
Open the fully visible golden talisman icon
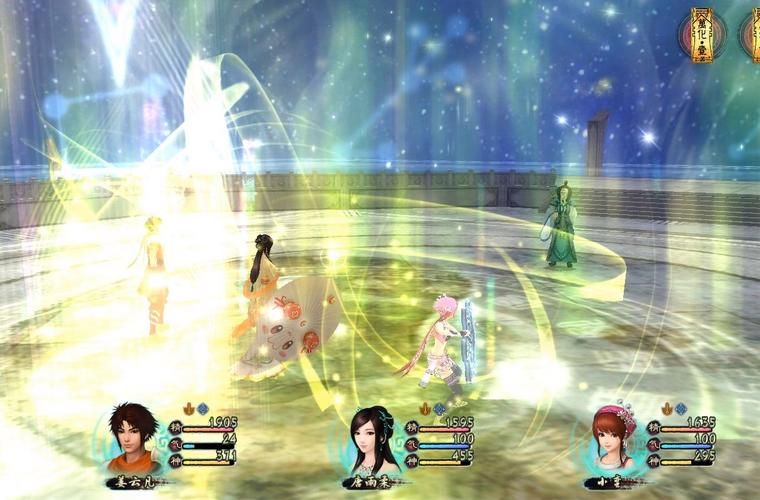pos(703,33)
